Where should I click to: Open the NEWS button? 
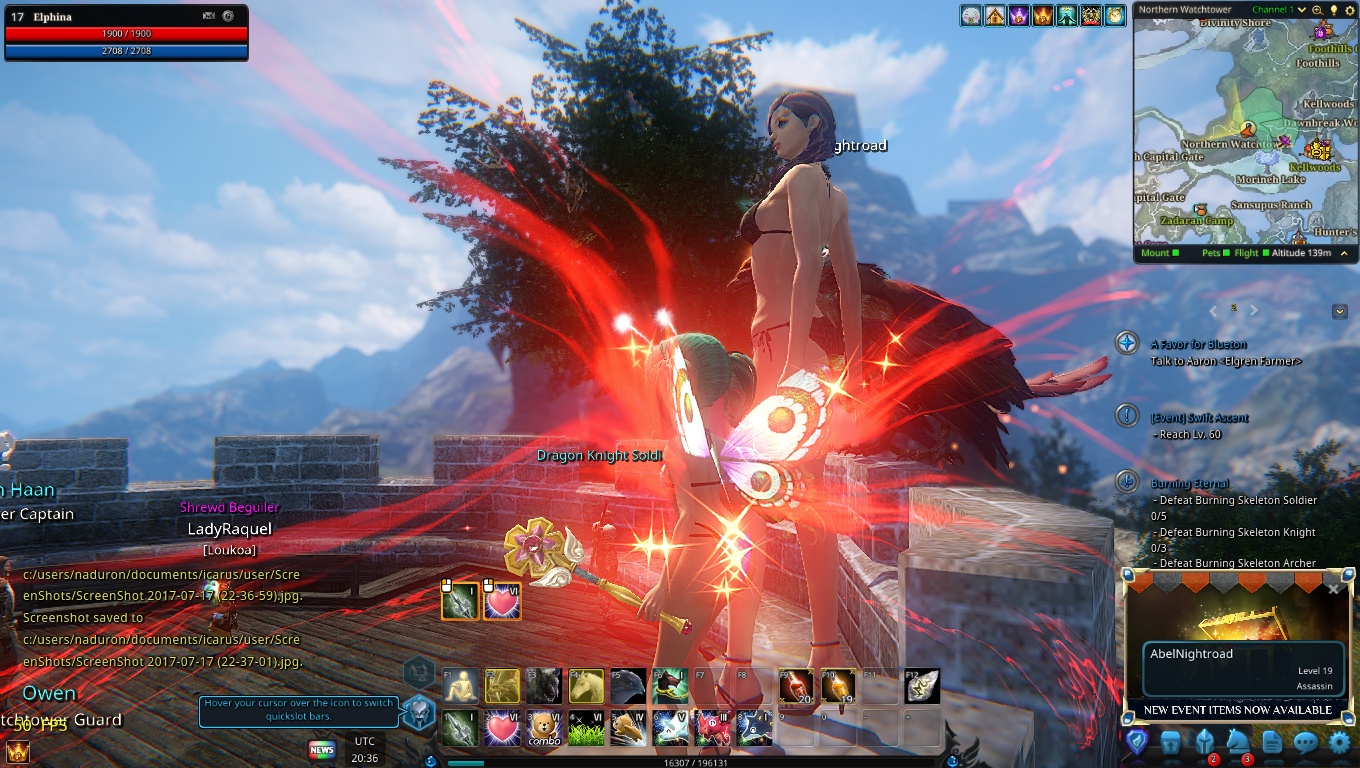(x=322, y=749)
